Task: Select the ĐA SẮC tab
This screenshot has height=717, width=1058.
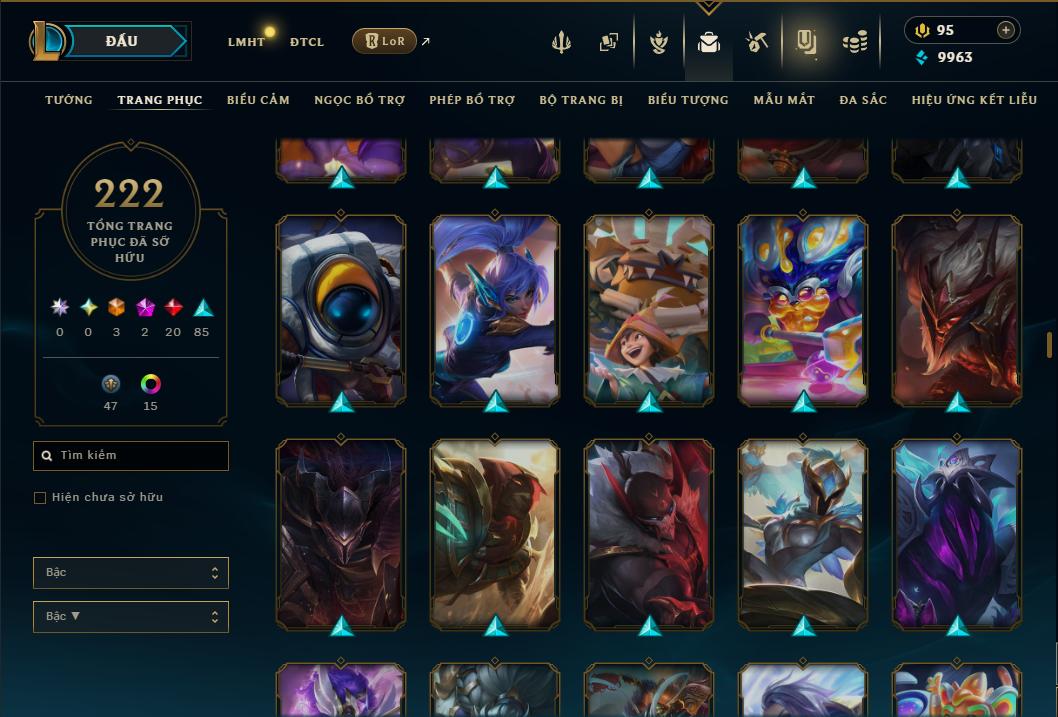Action: click(x=863, y=100)
